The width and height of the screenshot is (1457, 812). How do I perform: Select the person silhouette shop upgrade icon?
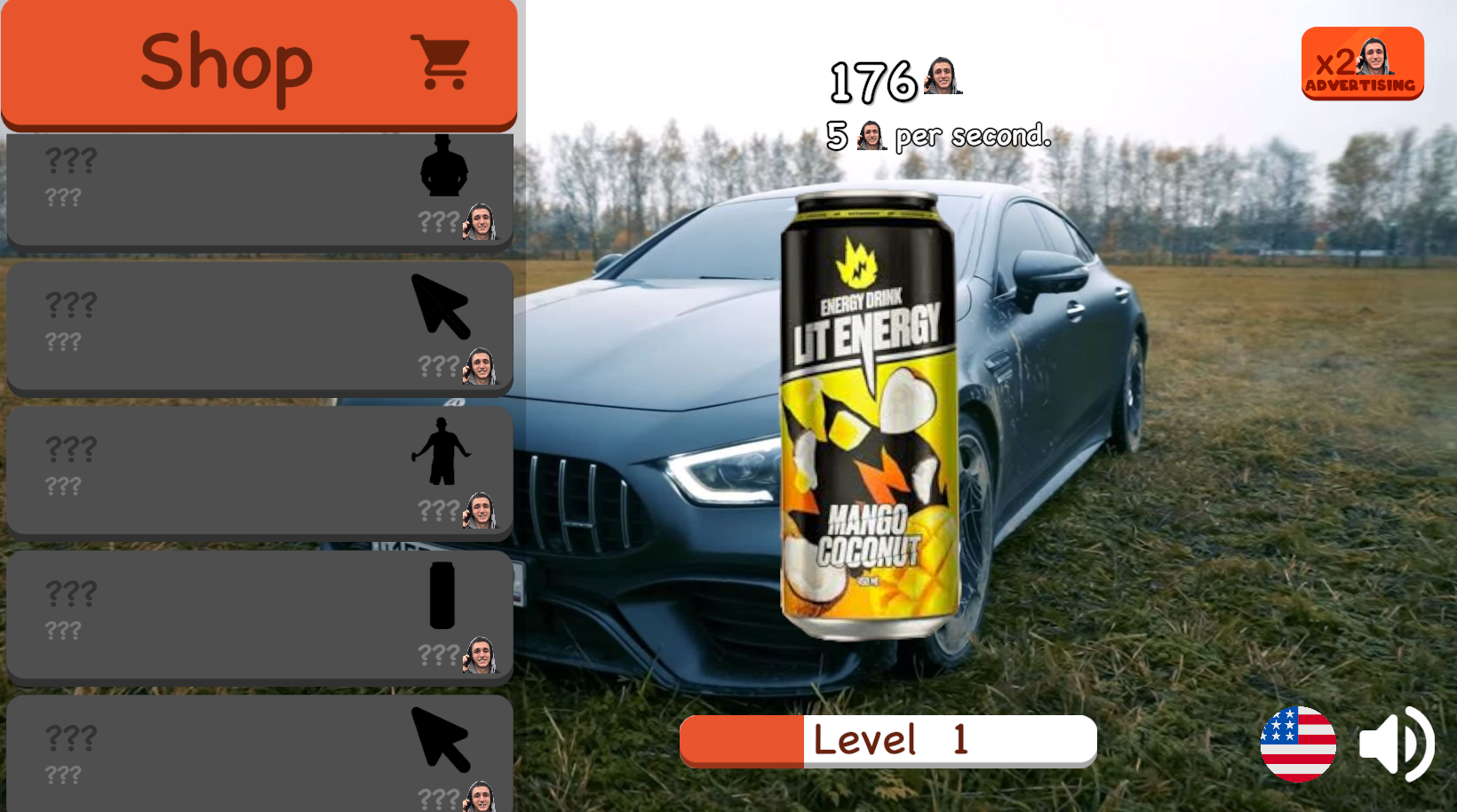tap(444, 168)
